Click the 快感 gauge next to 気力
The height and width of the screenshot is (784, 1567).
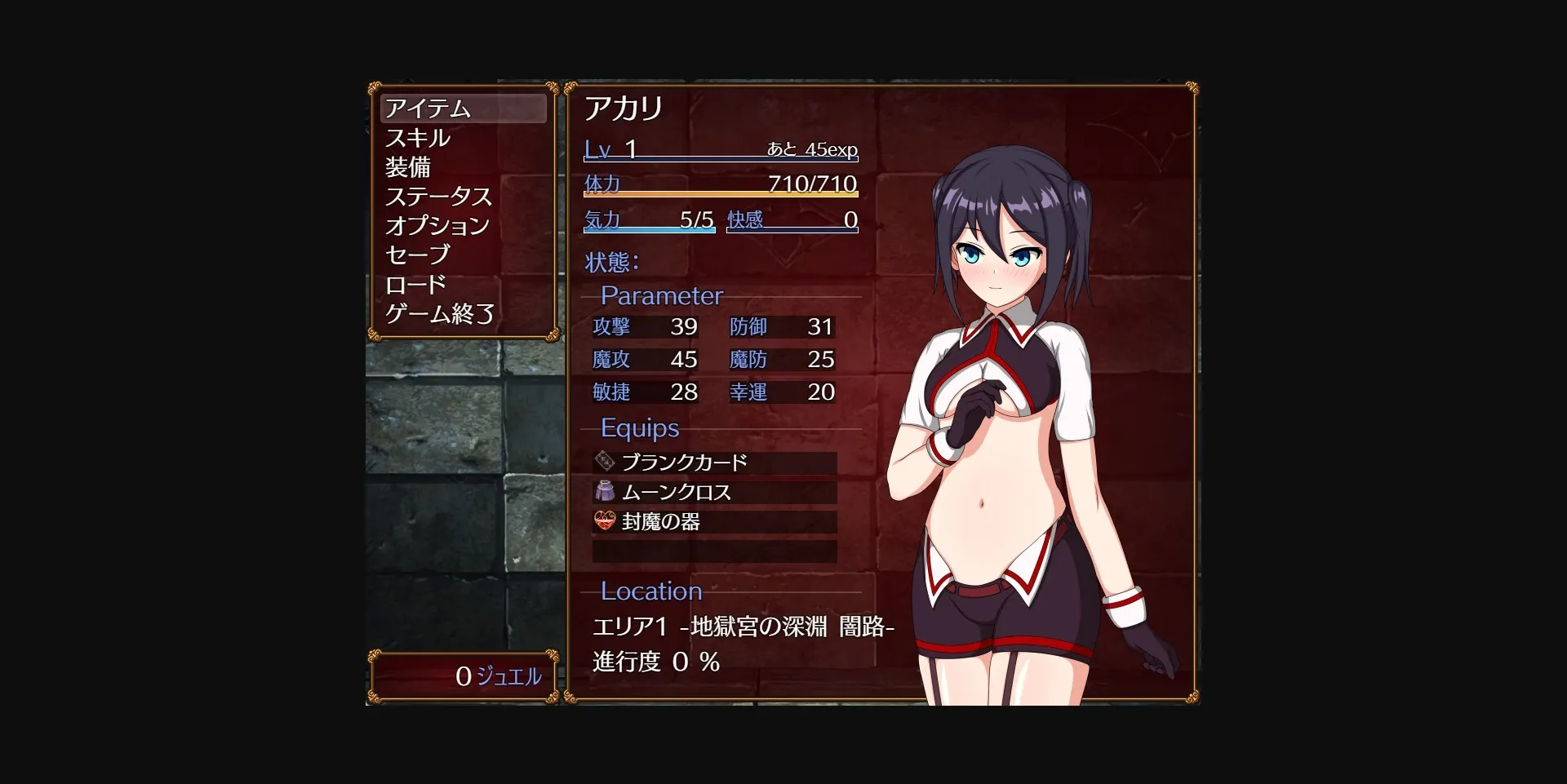pyautogui.click(x=792, y=222)
